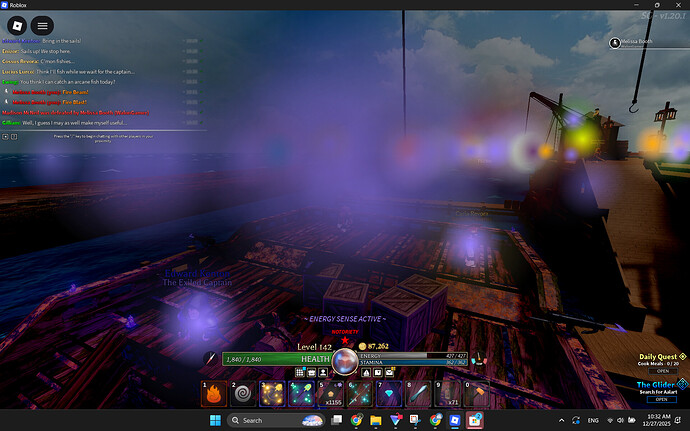
Task: Select the gray swirl hotbar slot
Action: tap(244, 395)
